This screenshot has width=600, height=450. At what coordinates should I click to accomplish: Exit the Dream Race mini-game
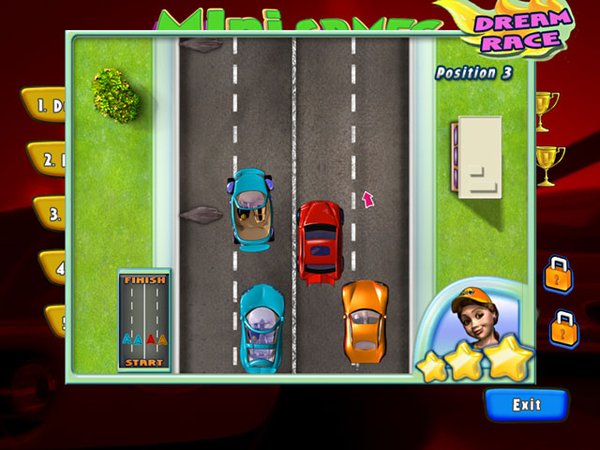click(x=526, y=405)
